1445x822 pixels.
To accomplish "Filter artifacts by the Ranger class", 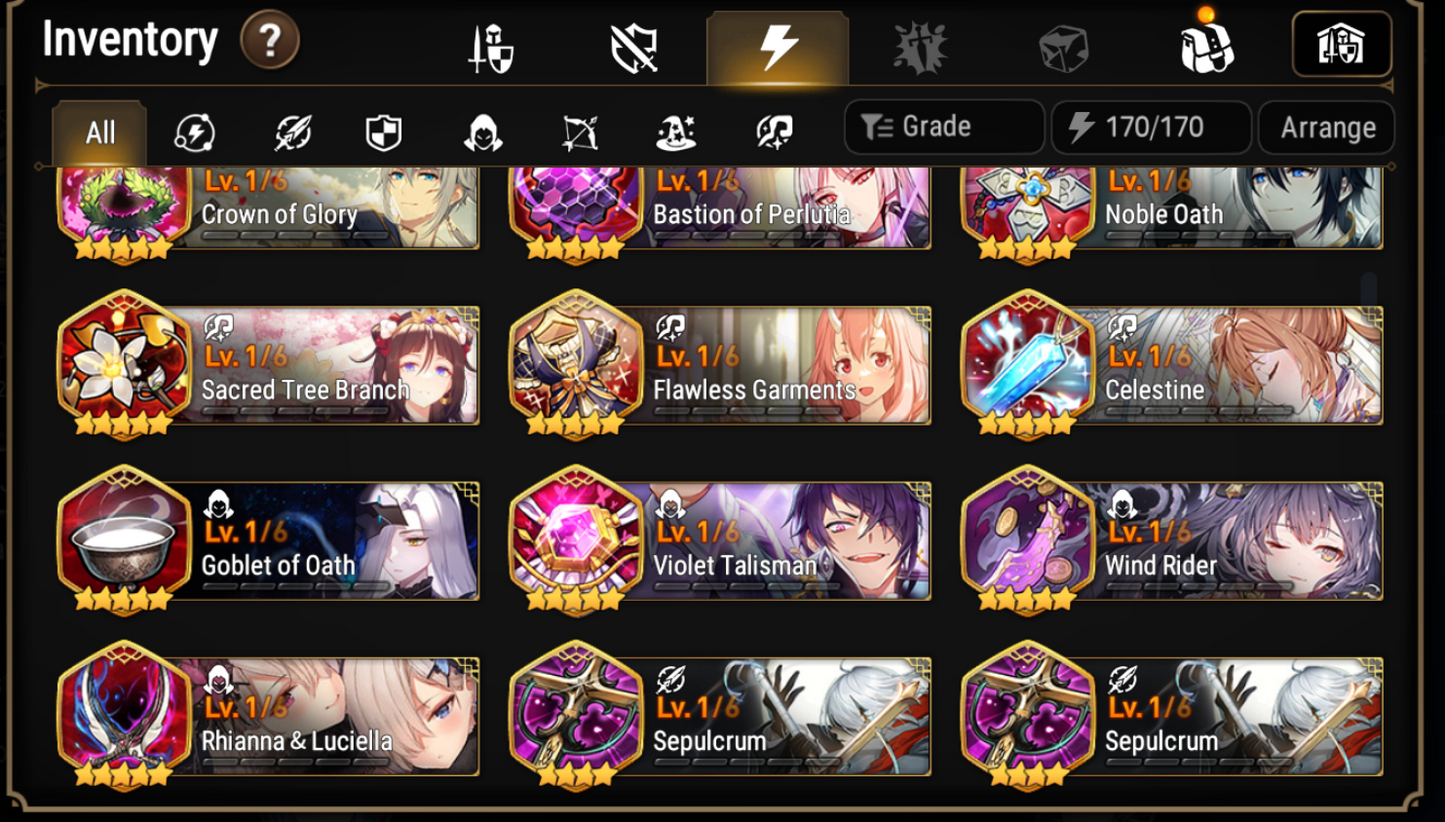I will pyautogui.click(x=580, y=131).
